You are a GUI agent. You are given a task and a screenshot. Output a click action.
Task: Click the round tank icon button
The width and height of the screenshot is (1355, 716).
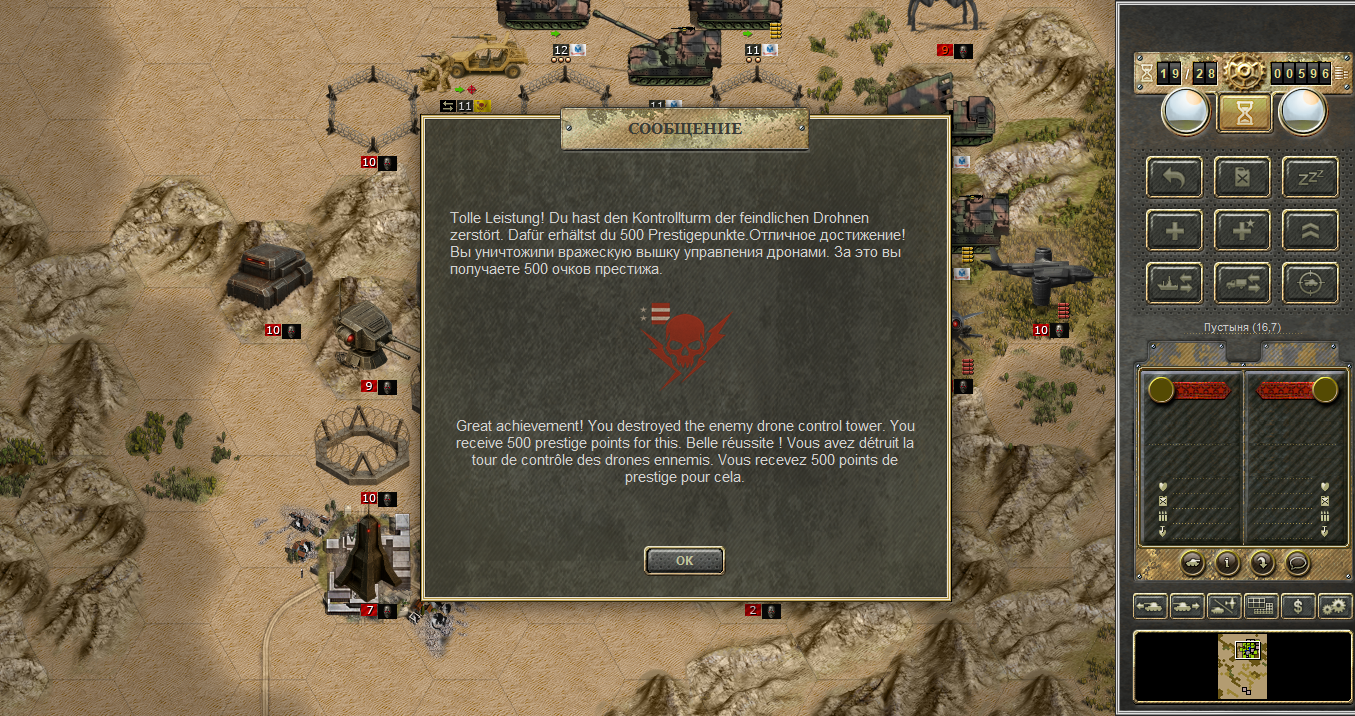pos(1192,563)
